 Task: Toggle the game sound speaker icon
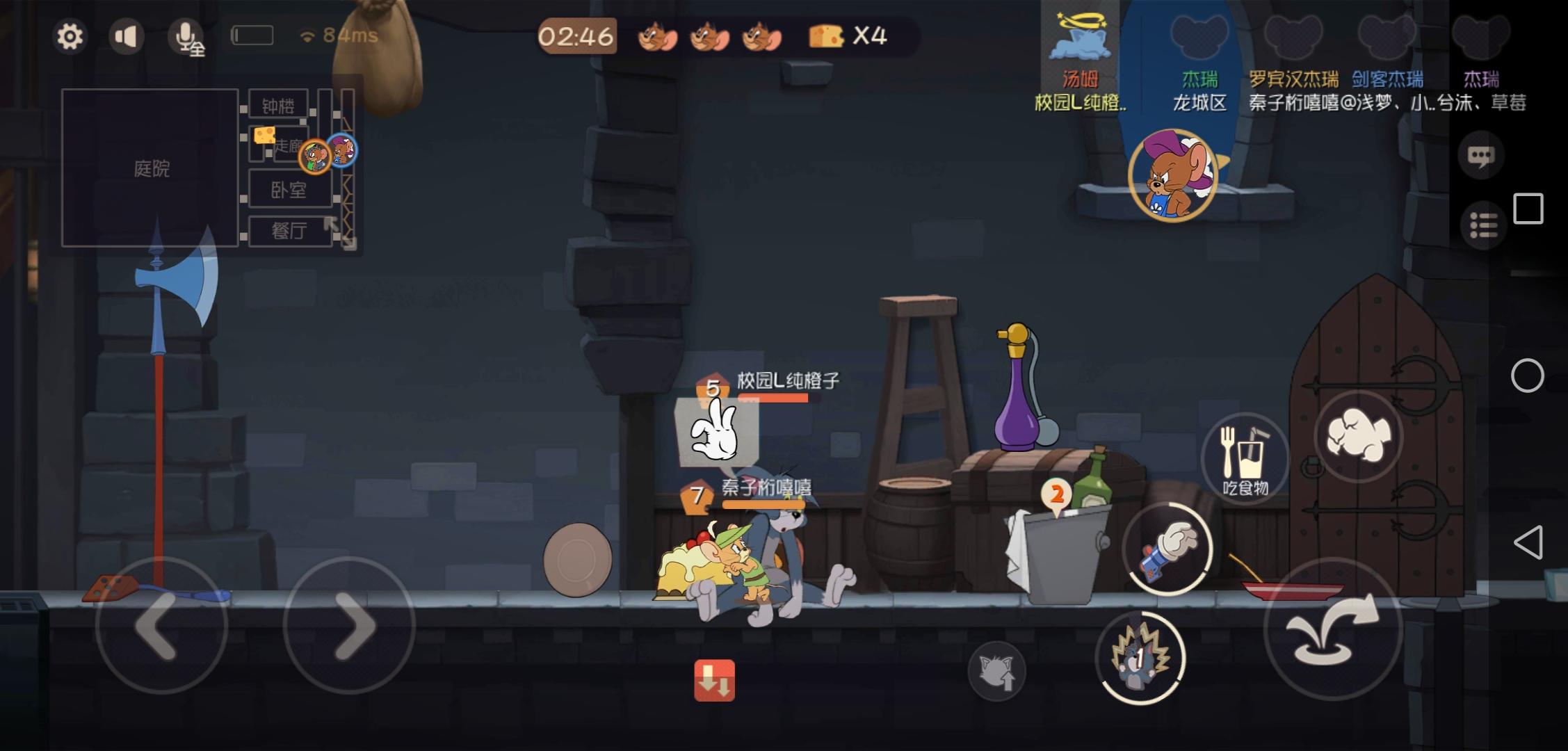click(127, 36)
